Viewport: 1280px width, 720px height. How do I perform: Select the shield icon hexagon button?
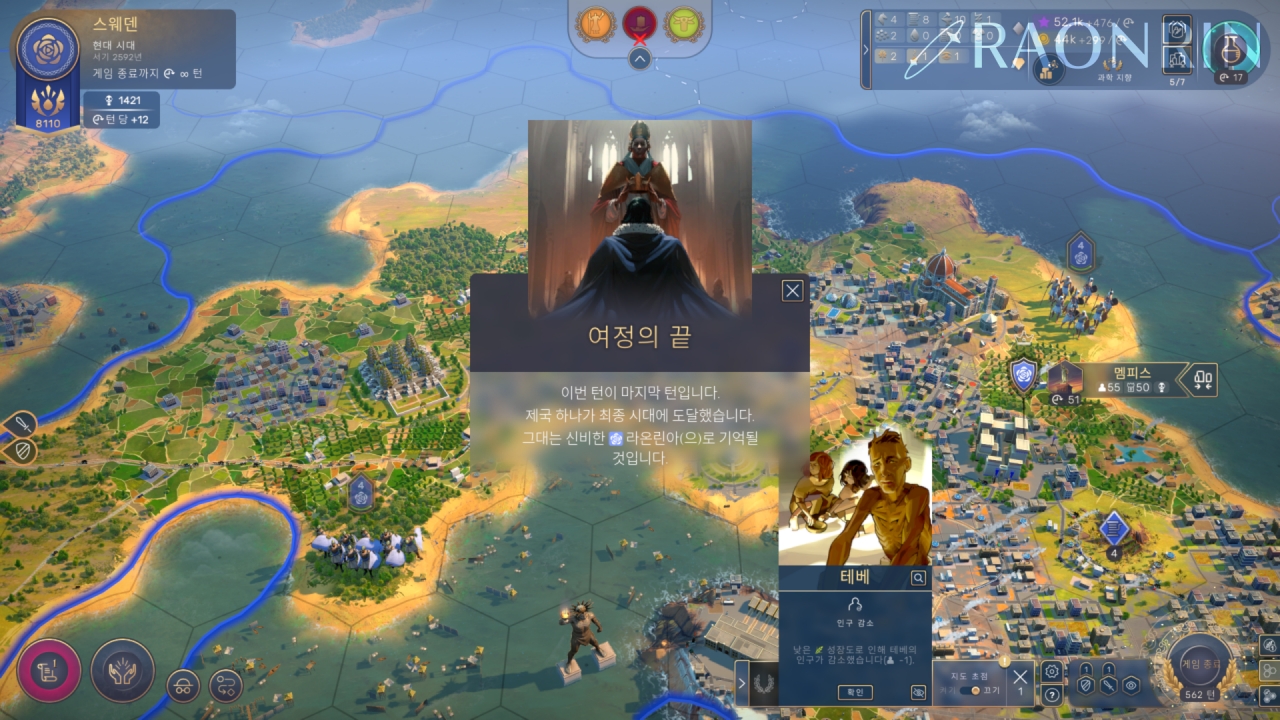tap(1085, 685)
